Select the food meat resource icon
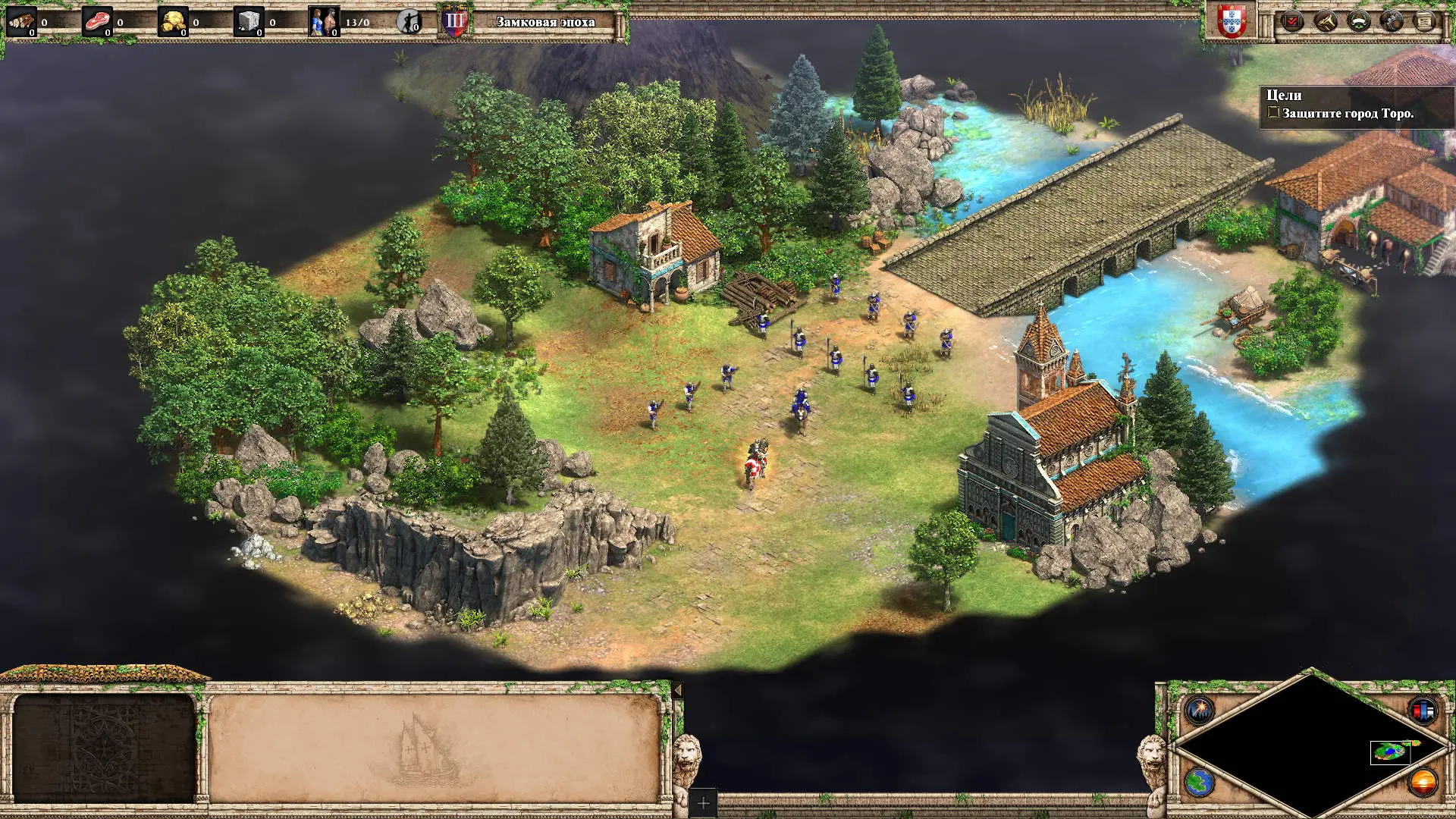The image size is (1456, 819). [x=97, y=22]
